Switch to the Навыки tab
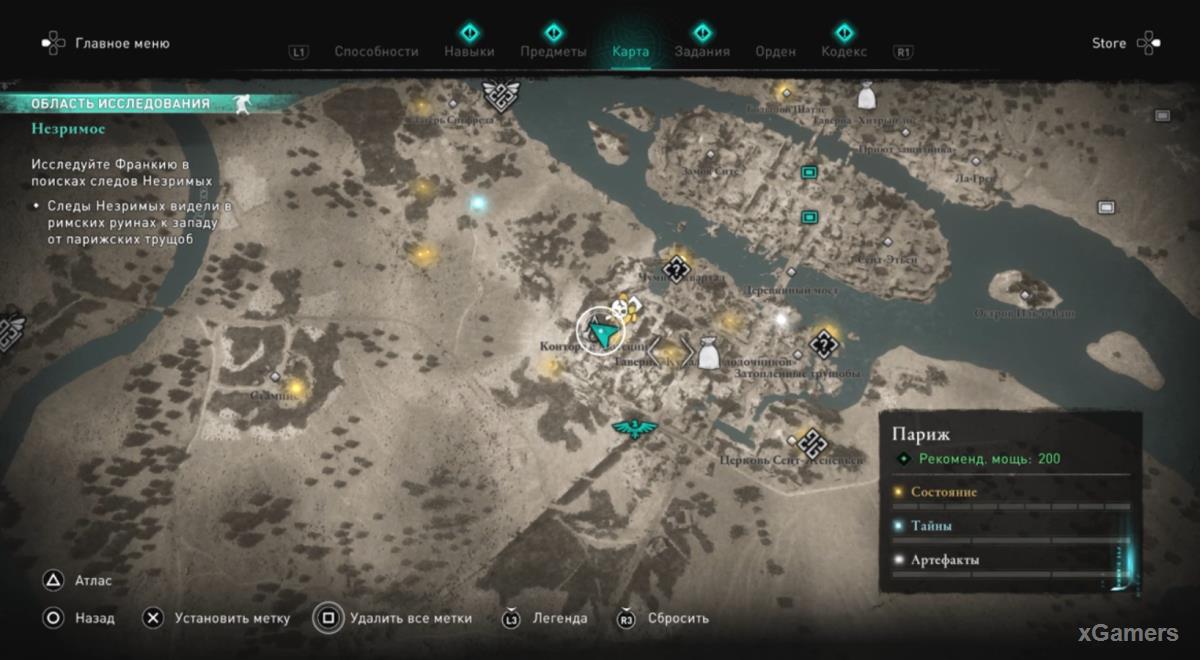Screen dimensions: 1200x660 469,51
